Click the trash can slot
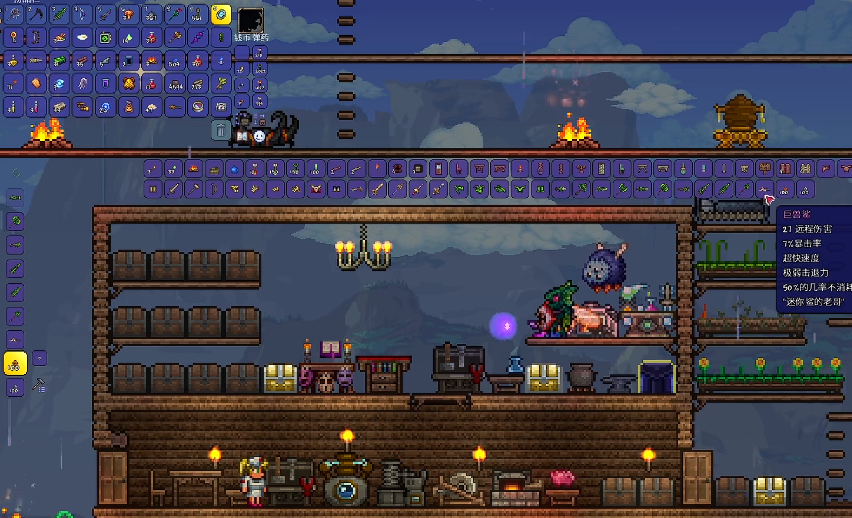Viewport: 852px width, 518px height. (221, 129)
